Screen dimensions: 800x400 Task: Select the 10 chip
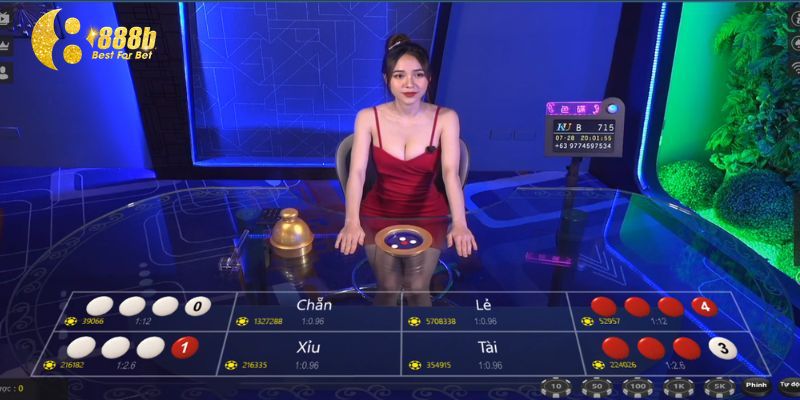pyautogui.click(x=556, y=386)
